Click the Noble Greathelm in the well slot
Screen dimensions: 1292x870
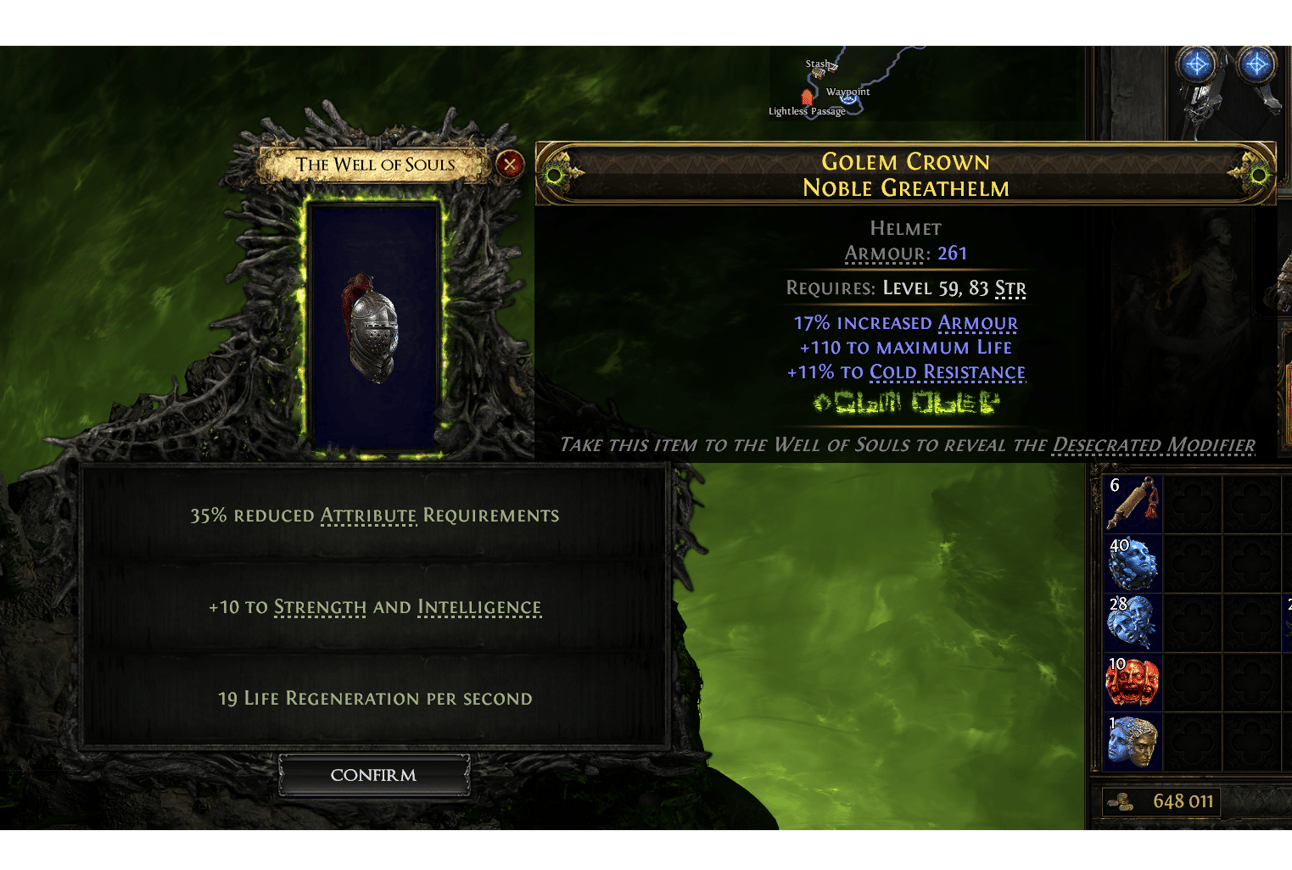pos(374,325)
